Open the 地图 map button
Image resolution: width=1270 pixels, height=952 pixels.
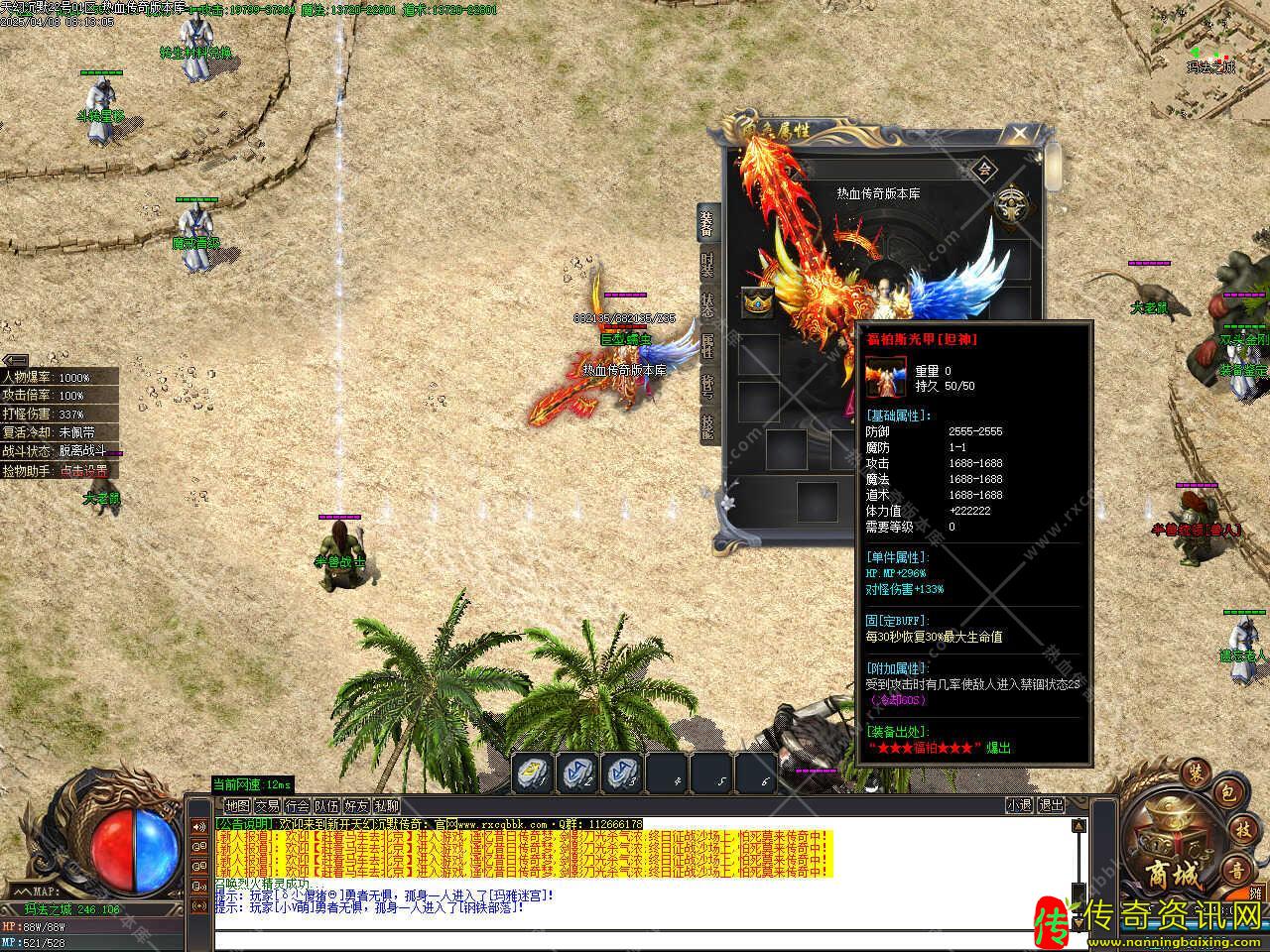pyautogui.click(x=237, y=806)
